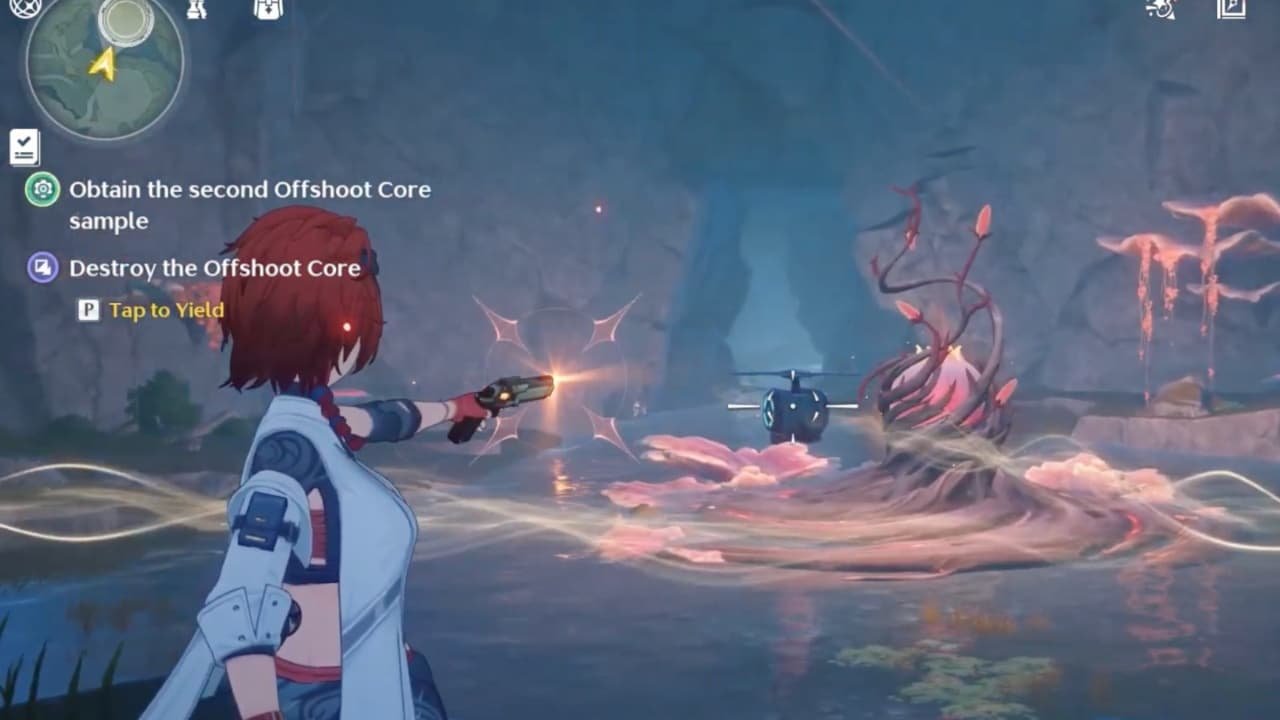Select the Obtain second Offshoot Core objective text
Image resolution: width=1280 pixels, height=720 pixels.
[248, 190]
